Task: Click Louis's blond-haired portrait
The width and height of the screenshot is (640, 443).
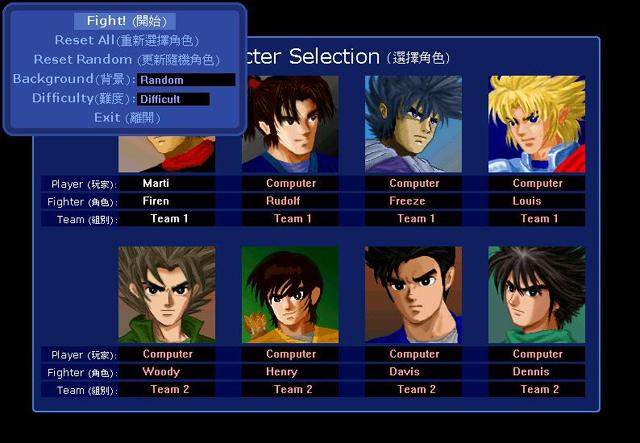Action: coord(537,124)
